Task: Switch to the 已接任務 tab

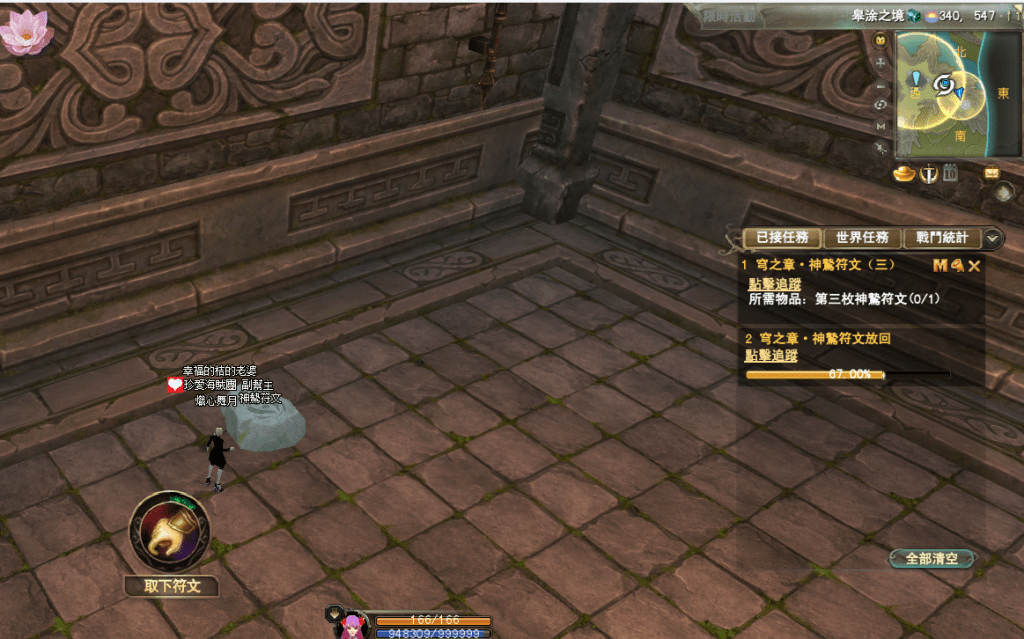Action: coord(782,238)
